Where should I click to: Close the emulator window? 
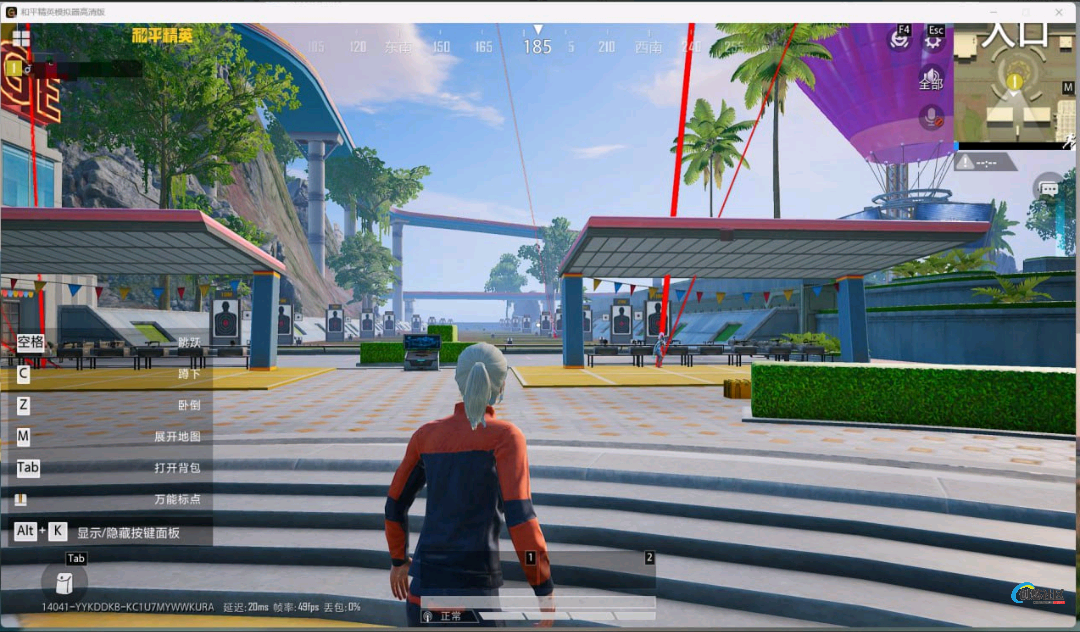(x=1059, y=11)
